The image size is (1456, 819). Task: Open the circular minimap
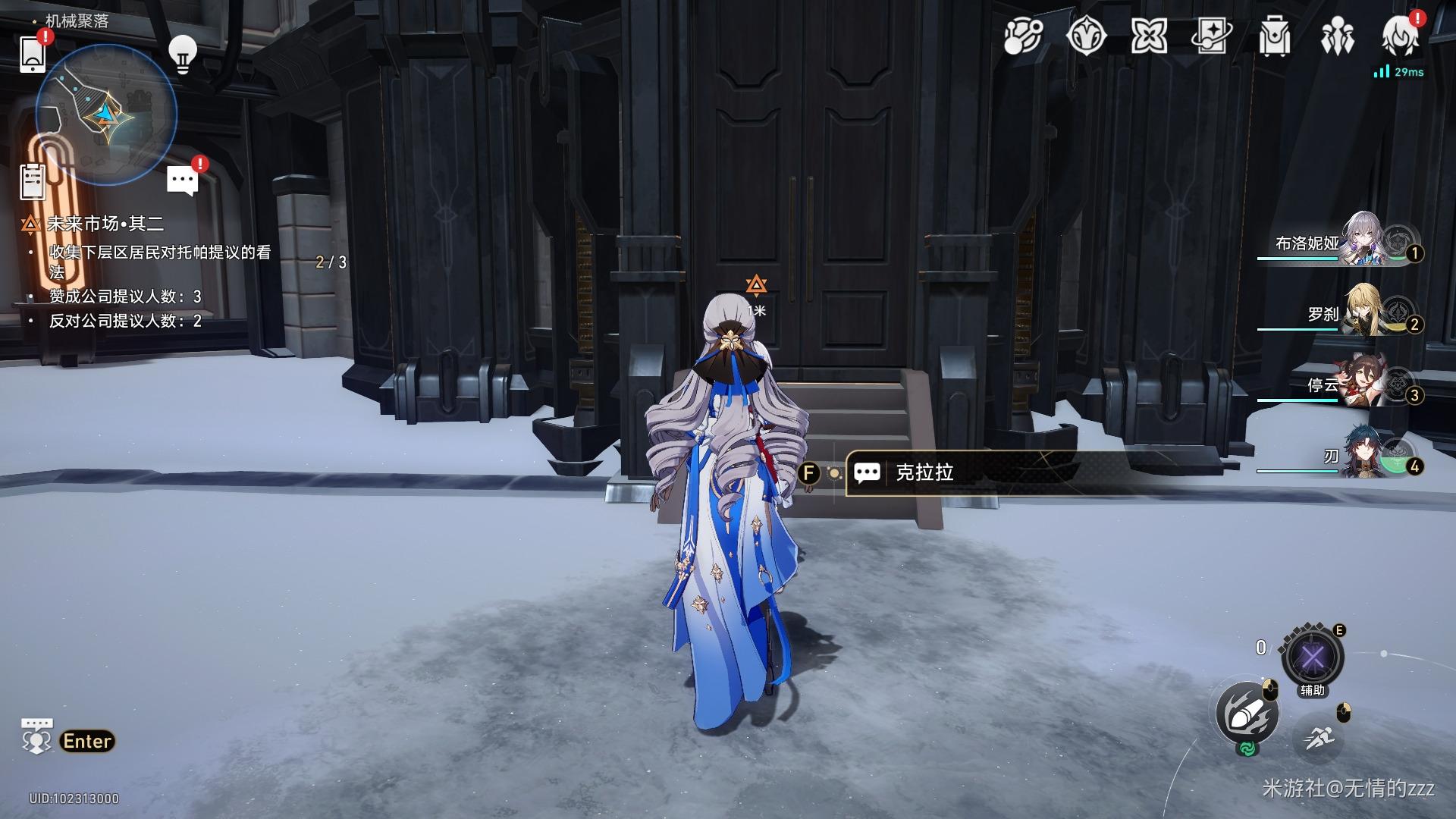106,115
